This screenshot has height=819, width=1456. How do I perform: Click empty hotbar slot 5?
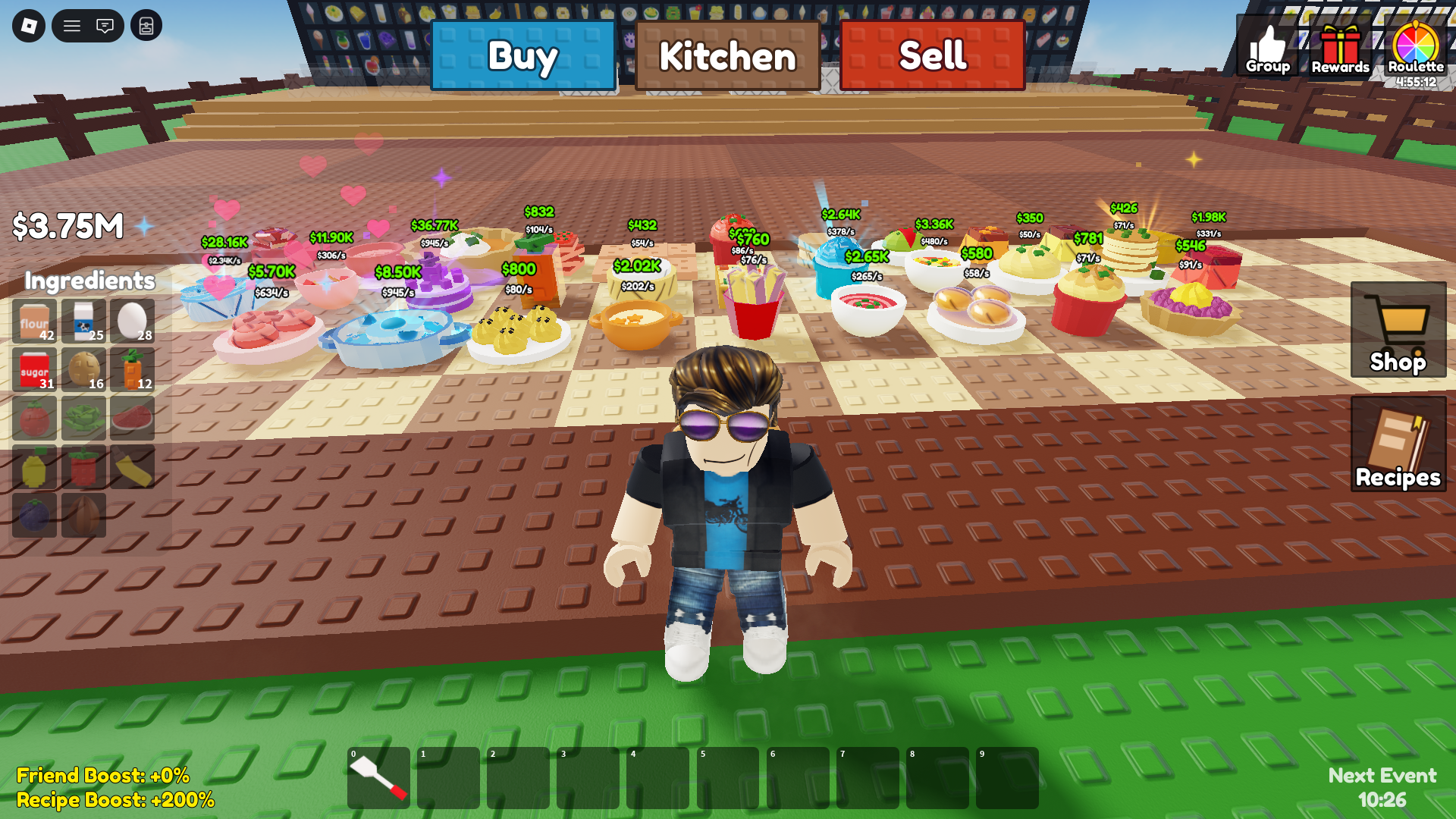click(730, 778)
